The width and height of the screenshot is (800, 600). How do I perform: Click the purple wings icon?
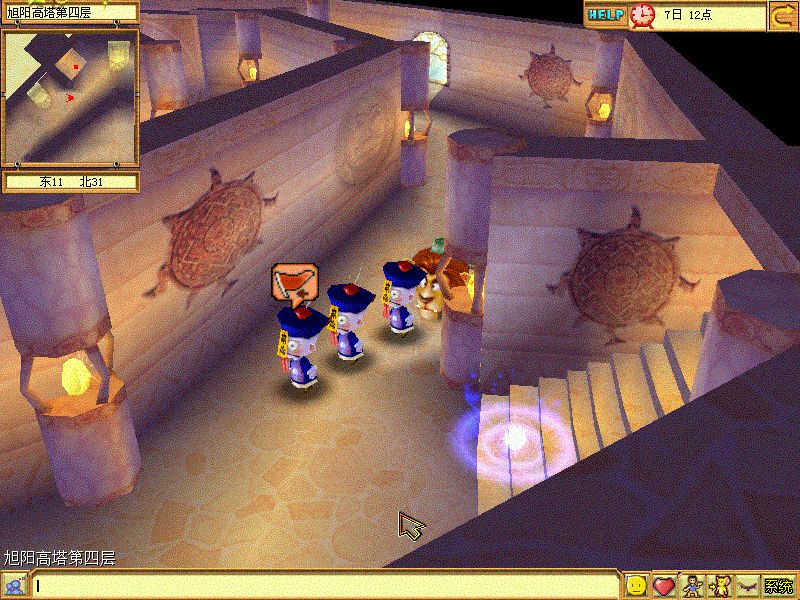(746, 586)
